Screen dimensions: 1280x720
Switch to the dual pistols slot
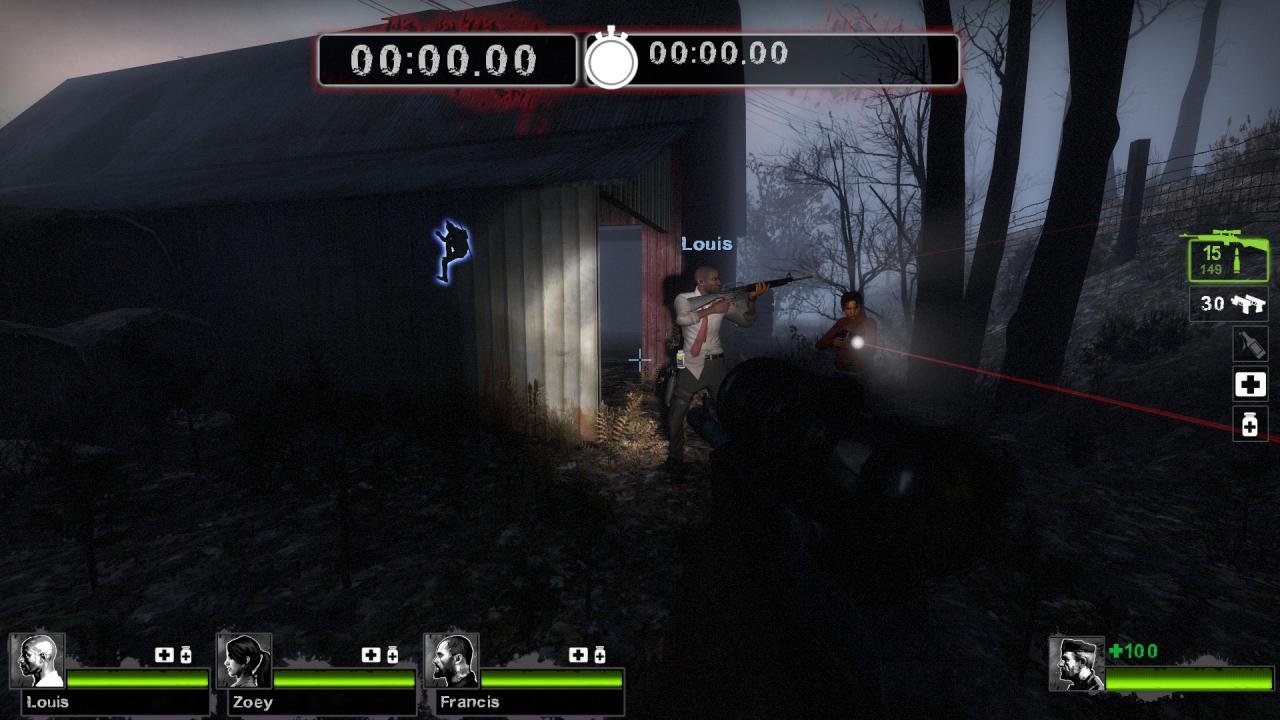click(x=1229, y=303)
